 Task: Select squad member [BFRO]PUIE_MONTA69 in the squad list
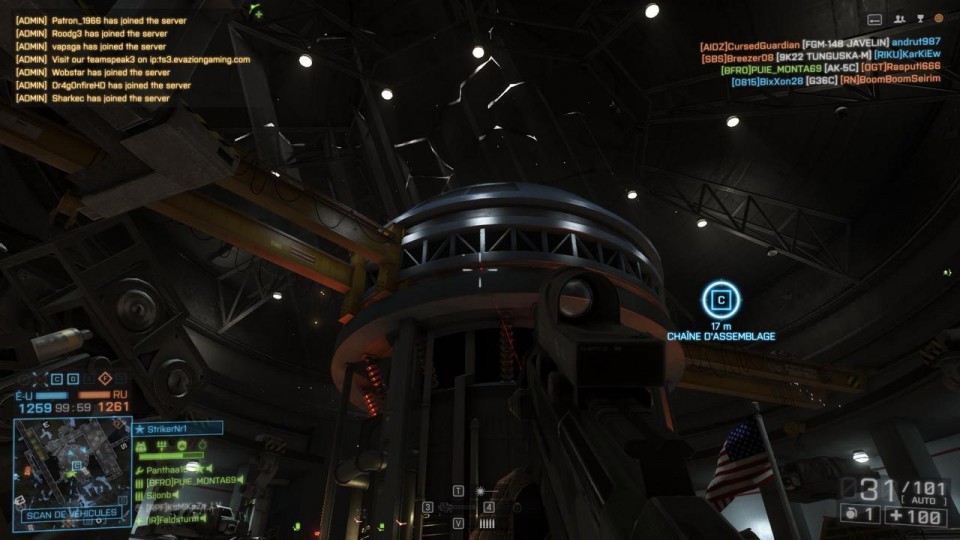pyautogui.click(x=194, y=481)
